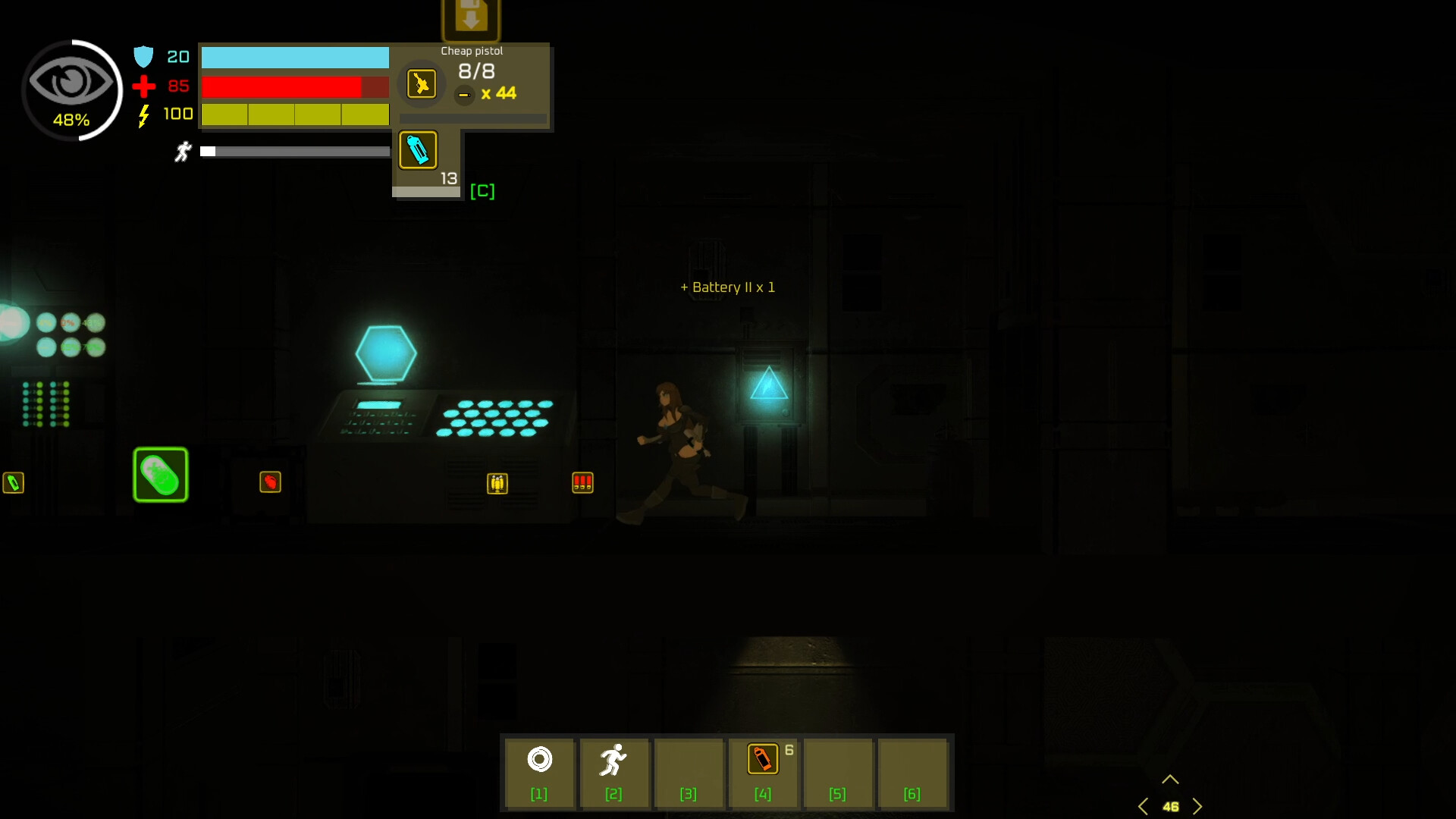This screenshot has width=1456, height=819.
Task: Click the gray stamina bar next to runner icon
Action: pos(296,152)
